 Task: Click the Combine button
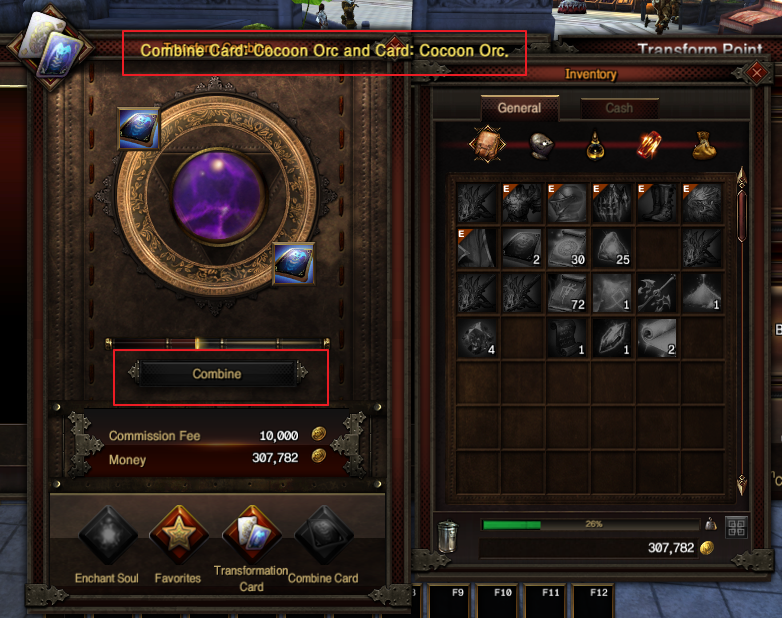point(217,373)
